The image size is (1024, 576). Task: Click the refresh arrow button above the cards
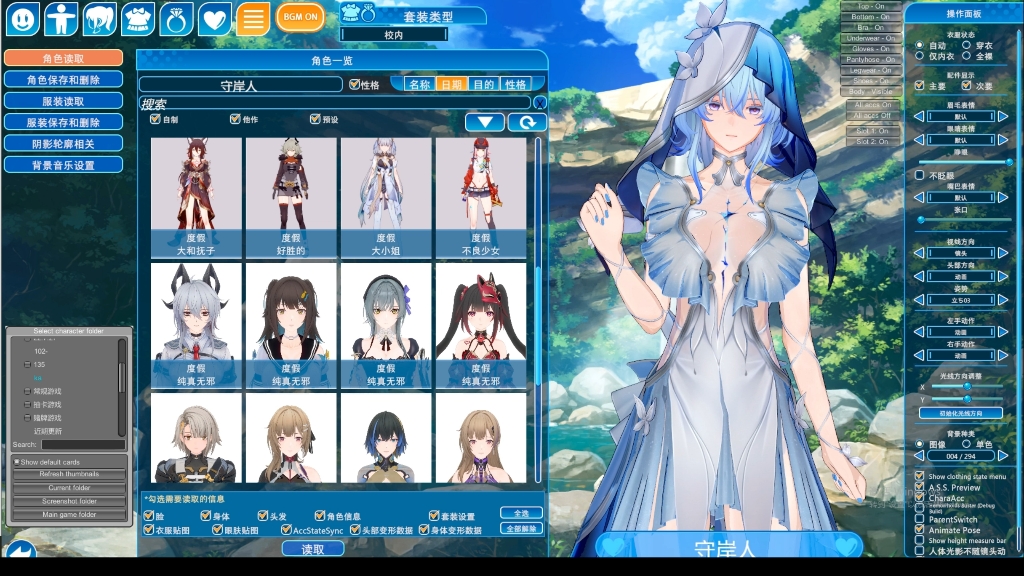[x=527, y=122]
